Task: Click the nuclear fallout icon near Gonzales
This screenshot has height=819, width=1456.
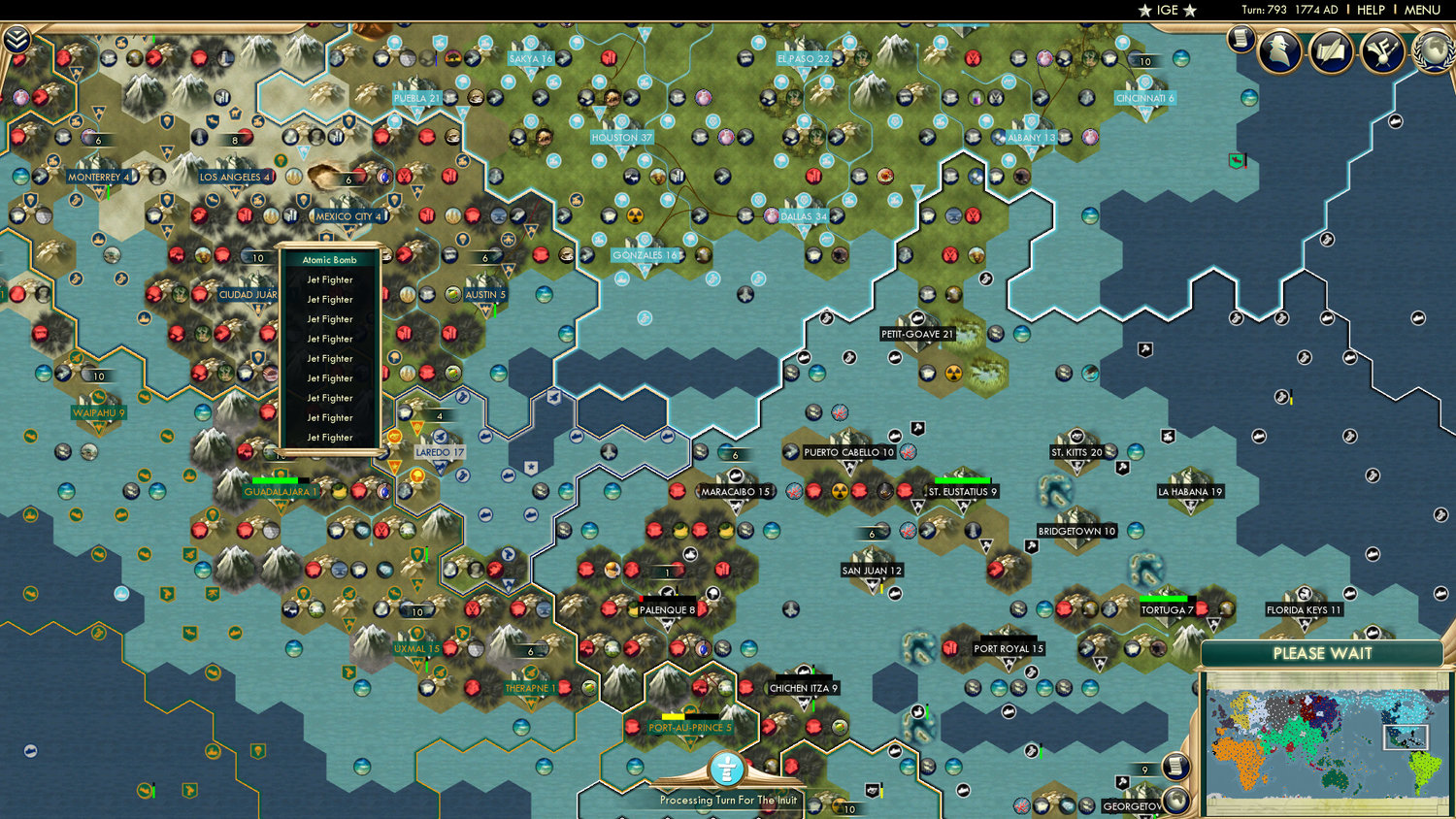Action: click(x=636, y=215)
